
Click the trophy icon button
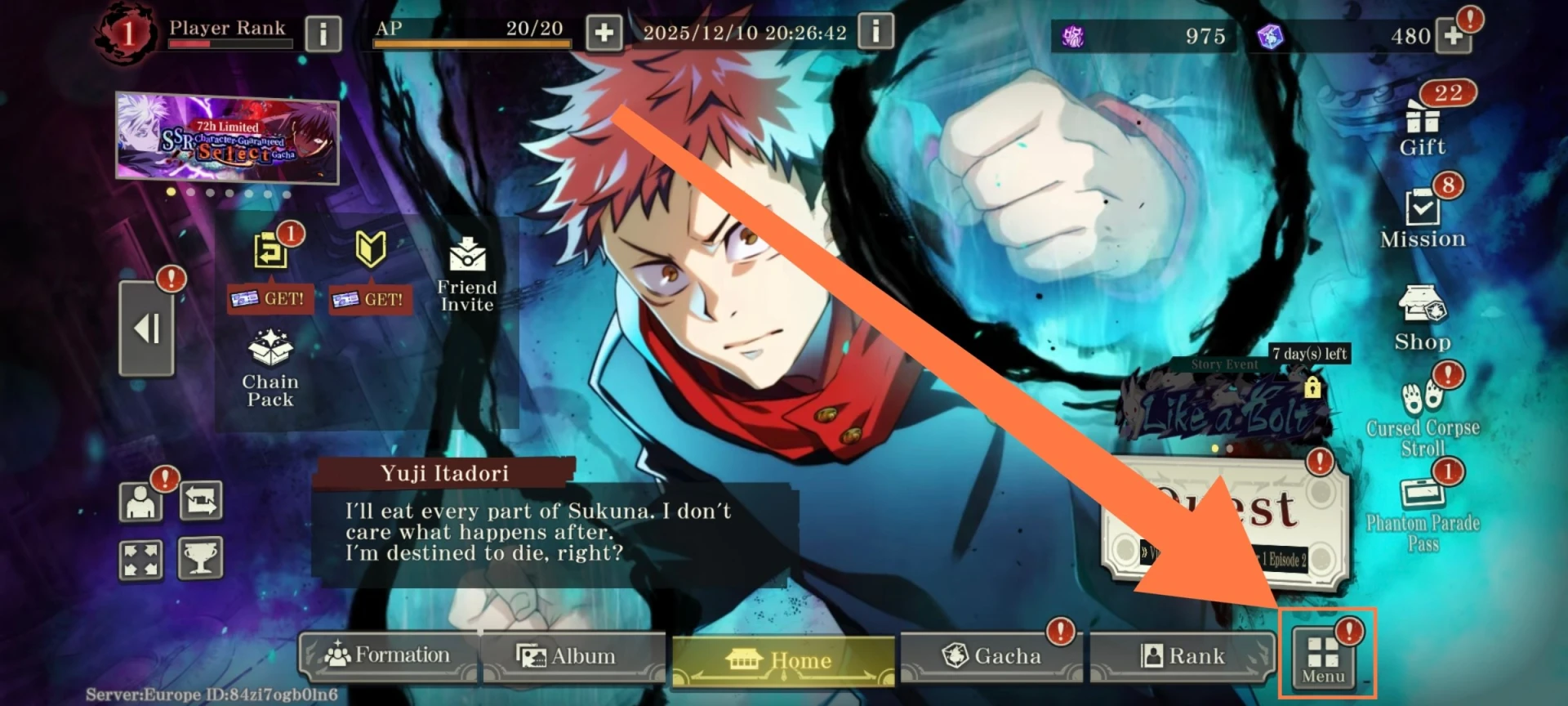pyautogui.click(x=201, y=560)
